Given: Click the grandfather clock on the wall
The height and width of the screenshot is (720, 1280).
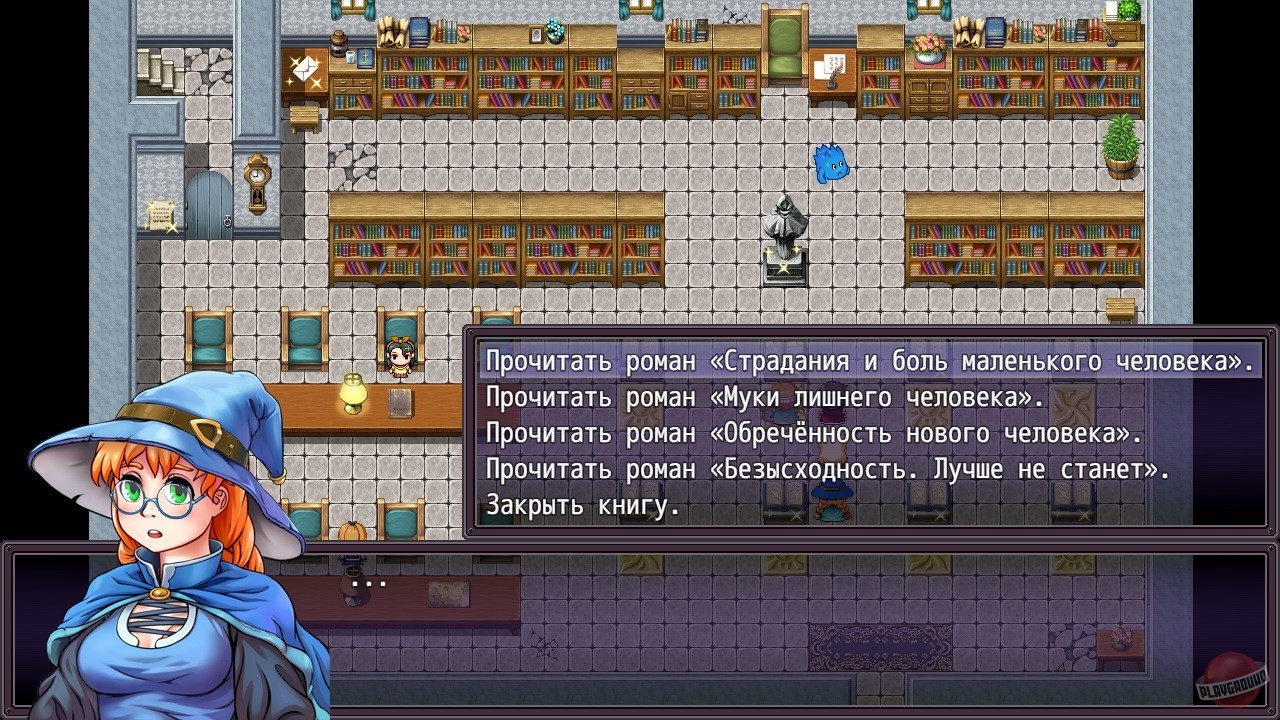Looking at the screenshot, I should pyautogui.click(x=256, y=185).
